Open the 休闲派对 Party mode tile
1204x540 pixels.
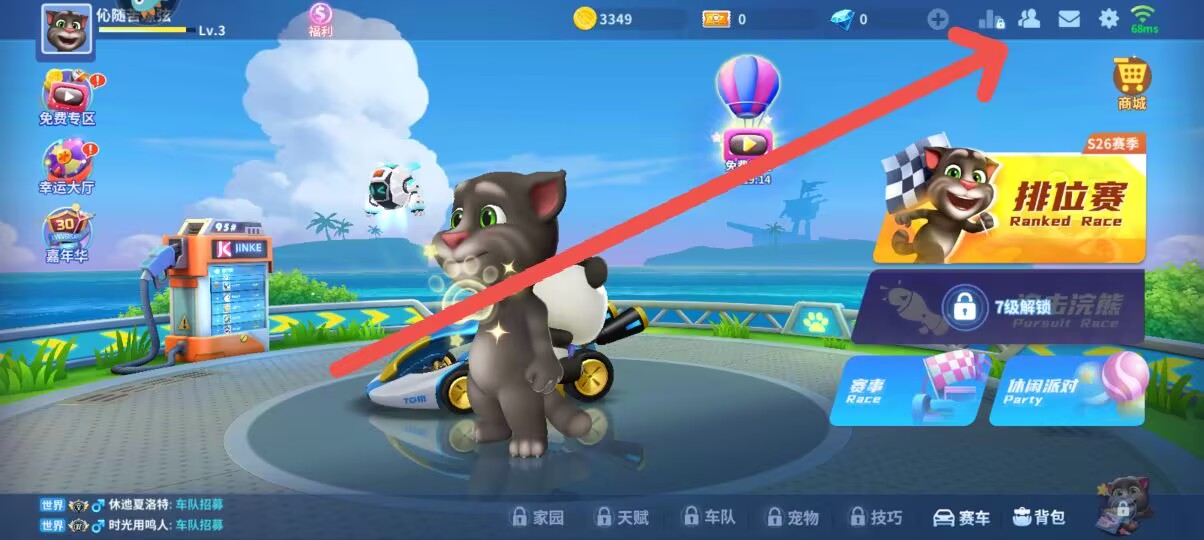[1065, 390]
